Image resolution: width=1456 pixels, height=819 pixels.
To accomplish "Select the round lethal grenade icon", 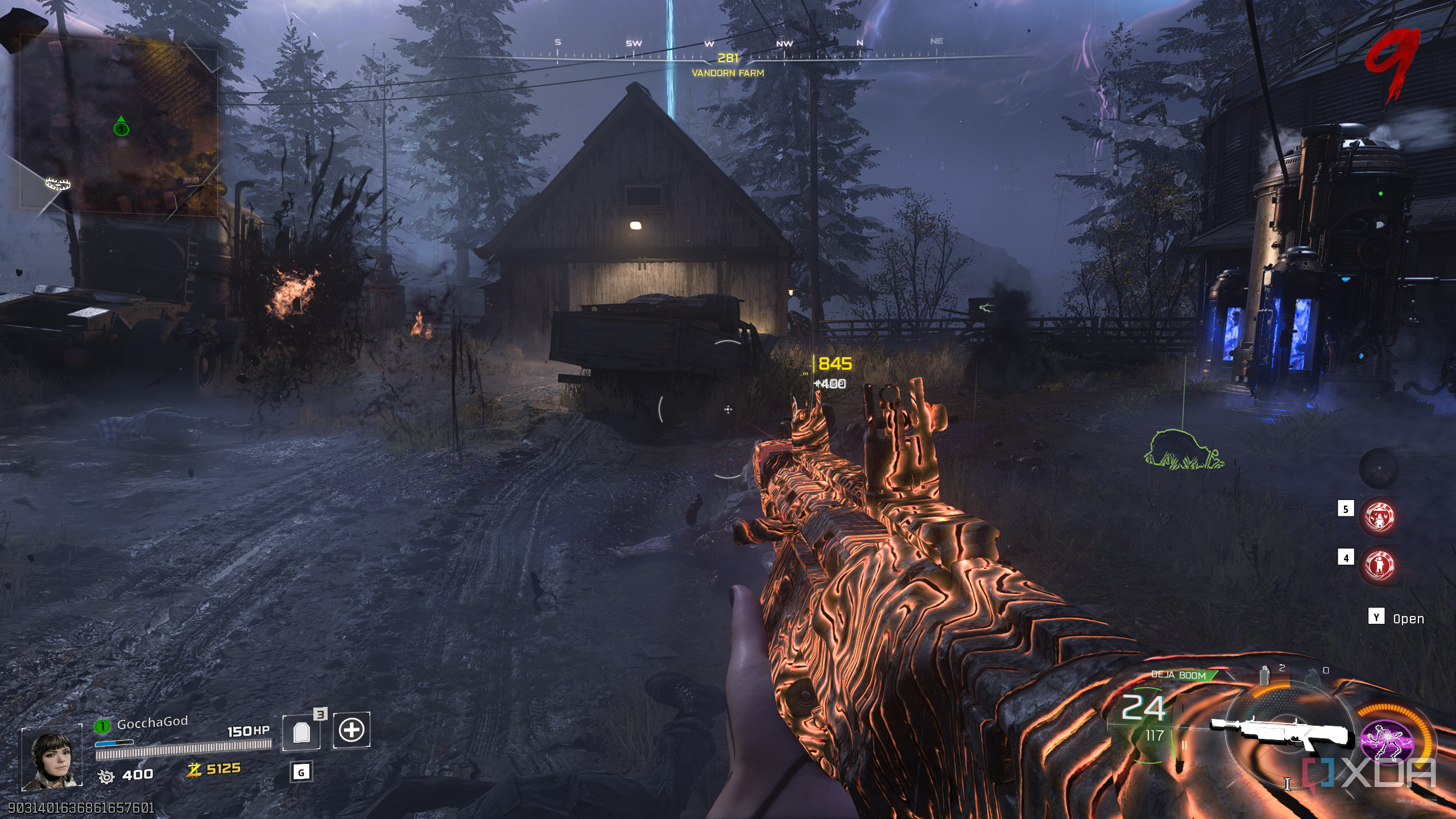I will (1312, 677).
